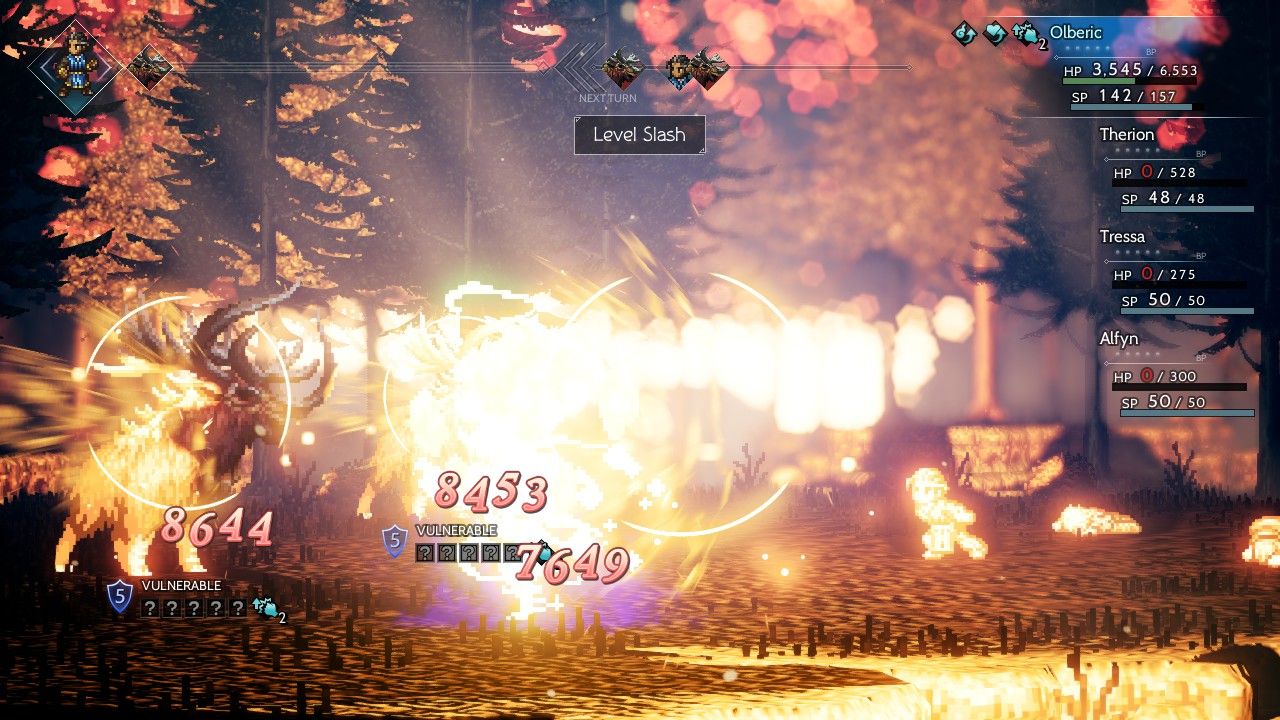Inspect Olberic's swirl-arrow buff icon
Viewport: 1280px width, 720px height.
coord(964,34)
